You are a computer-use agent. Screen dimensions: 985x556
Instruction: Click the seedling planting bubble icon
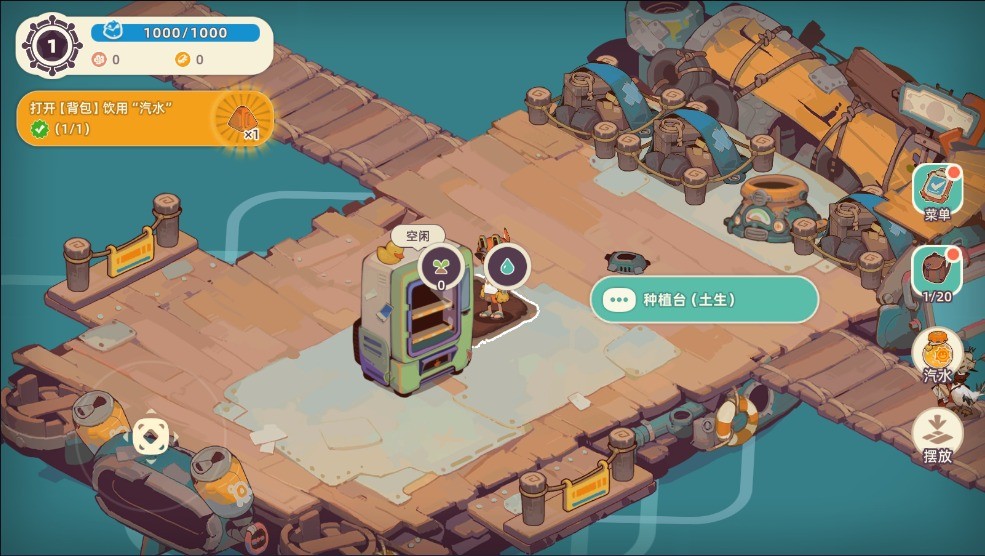tap(440, 267)
